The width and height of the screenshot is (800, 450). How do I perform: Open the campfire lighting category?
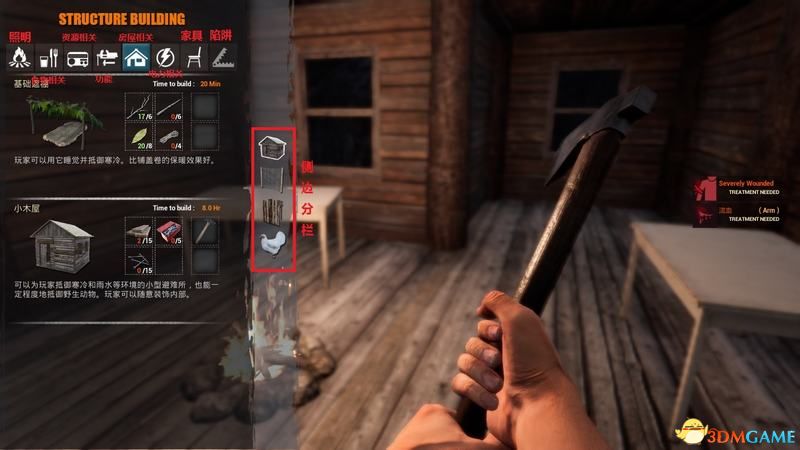click(x=17, y=57)
